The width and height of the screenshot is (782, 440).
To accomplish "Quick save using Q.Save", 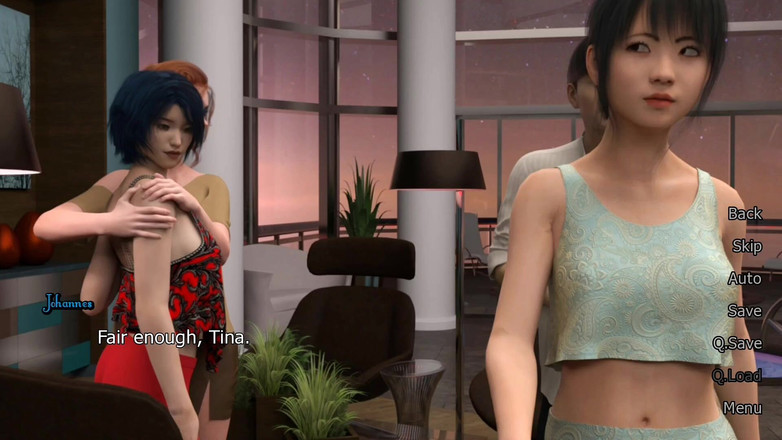I will point(737,343).
